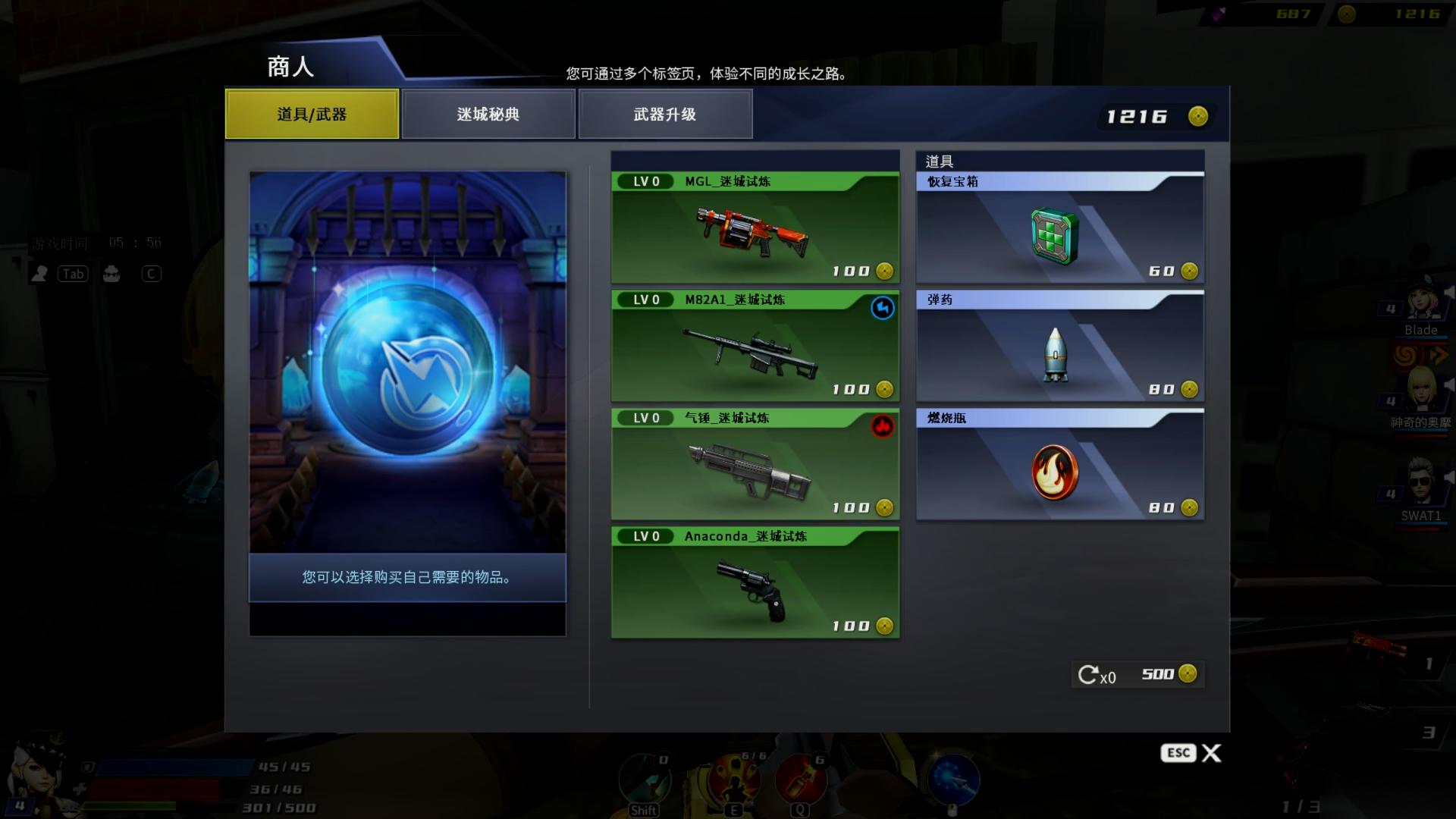Refresh the shop for 500 coins

[x=1136, y=674]
